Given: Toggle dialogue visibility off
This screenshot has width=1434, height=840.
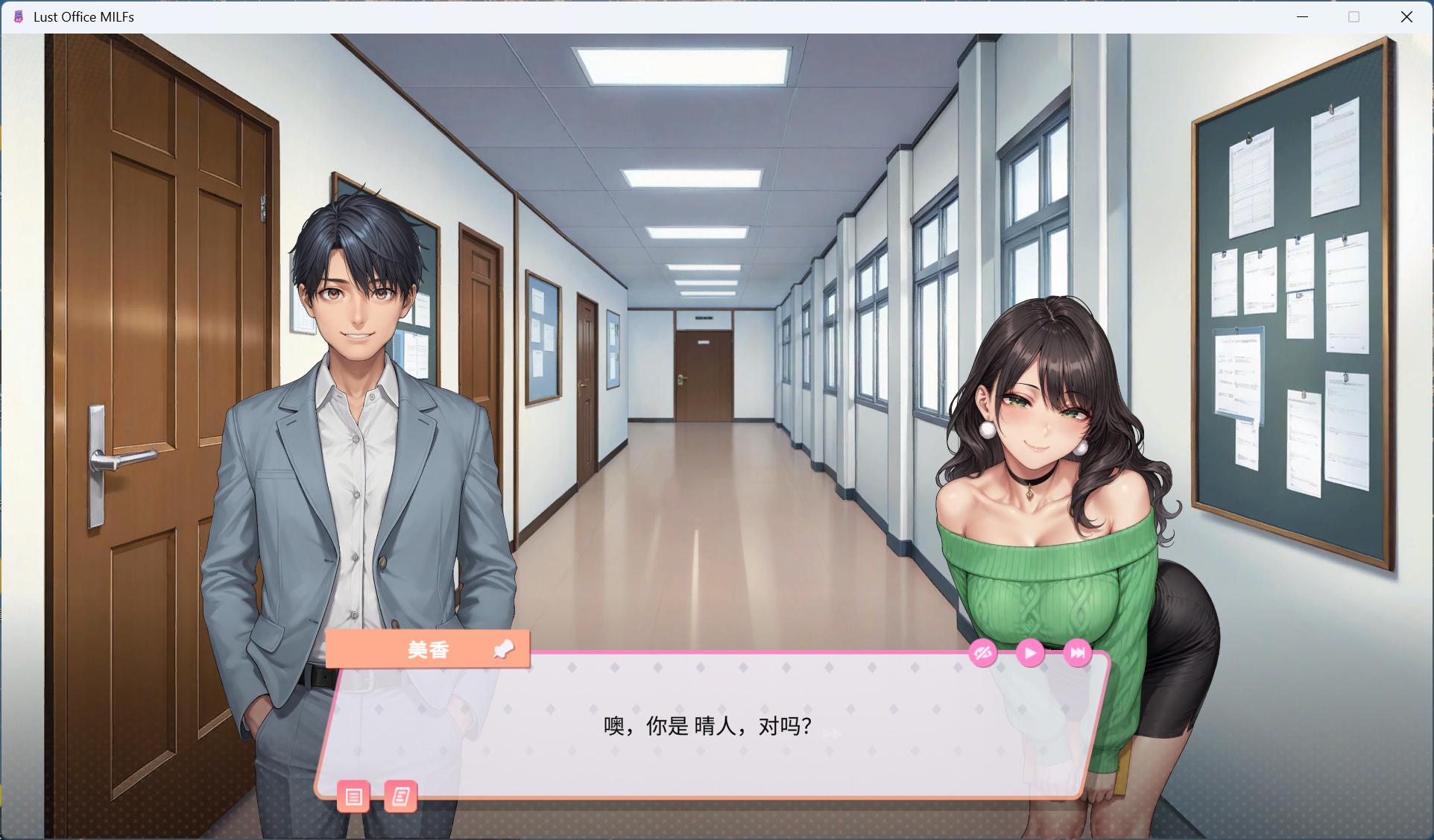Looking at the screenshot, I should (x=983, y=653).
